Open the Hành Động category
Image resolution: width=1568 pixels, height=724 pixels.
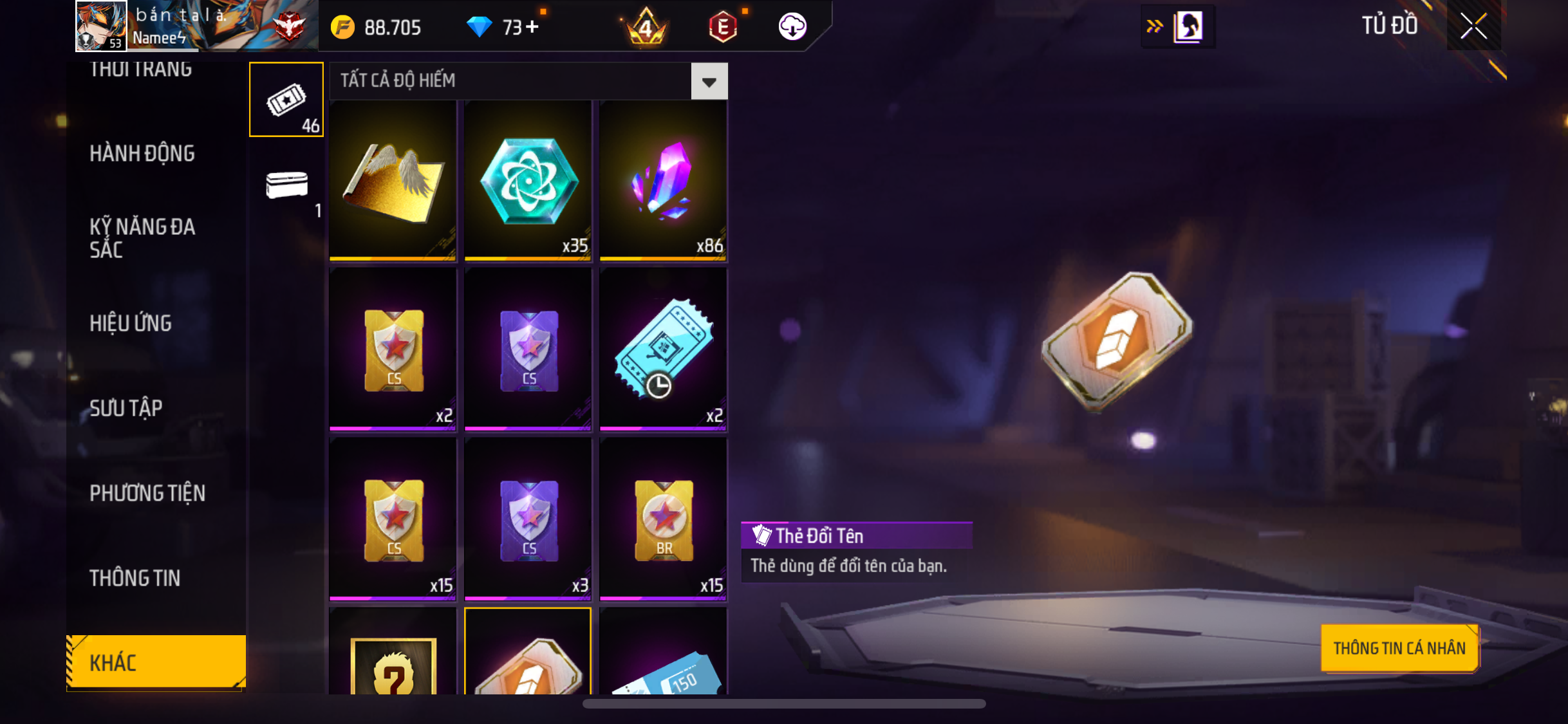[142, 153]
